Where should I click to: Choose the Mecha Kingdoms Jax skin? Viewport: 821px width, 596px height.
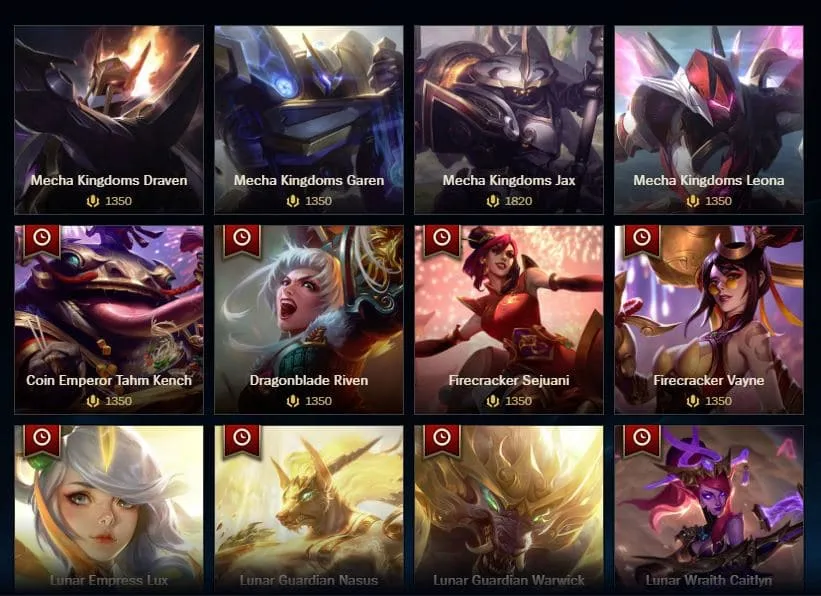(509, 120)
